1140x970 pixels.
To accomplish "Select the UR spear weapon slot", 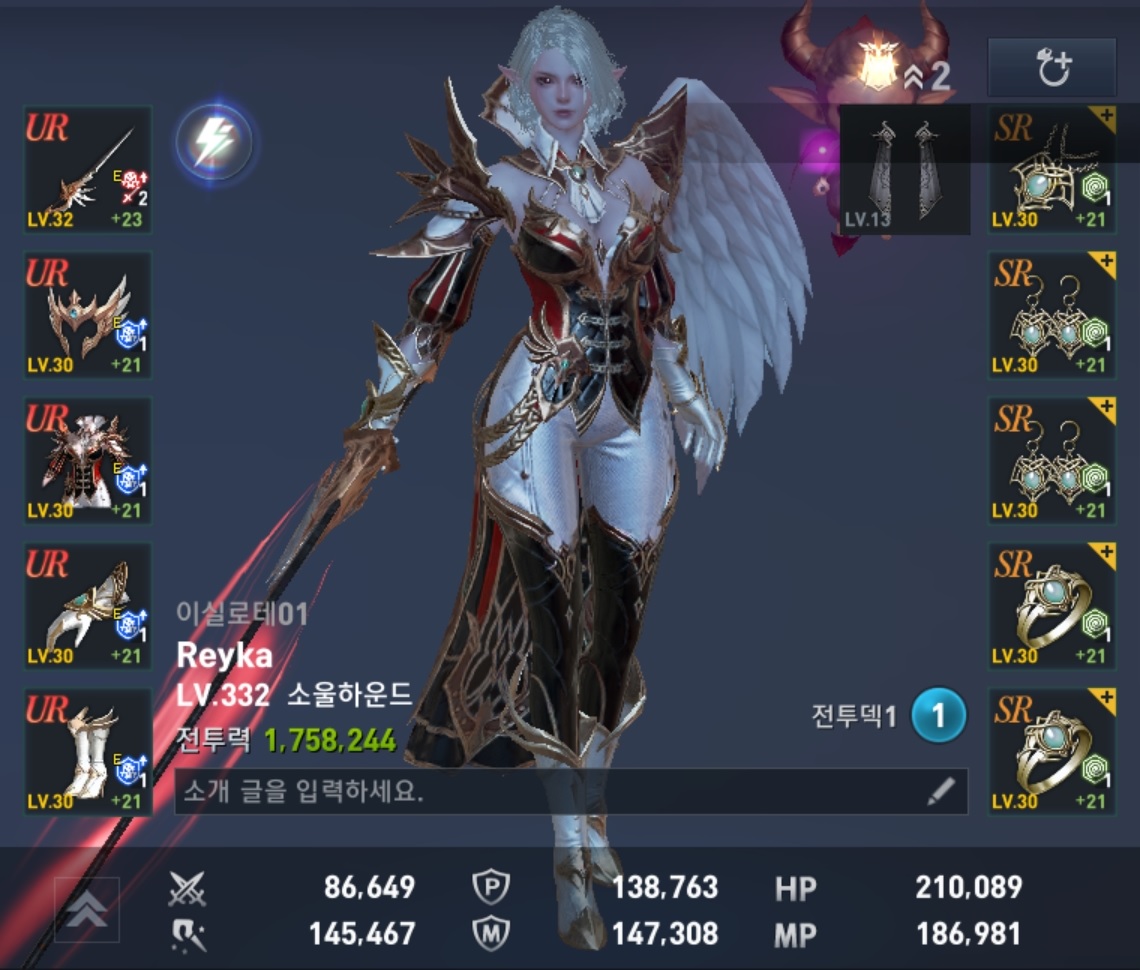I will click(x=88, y=170).
